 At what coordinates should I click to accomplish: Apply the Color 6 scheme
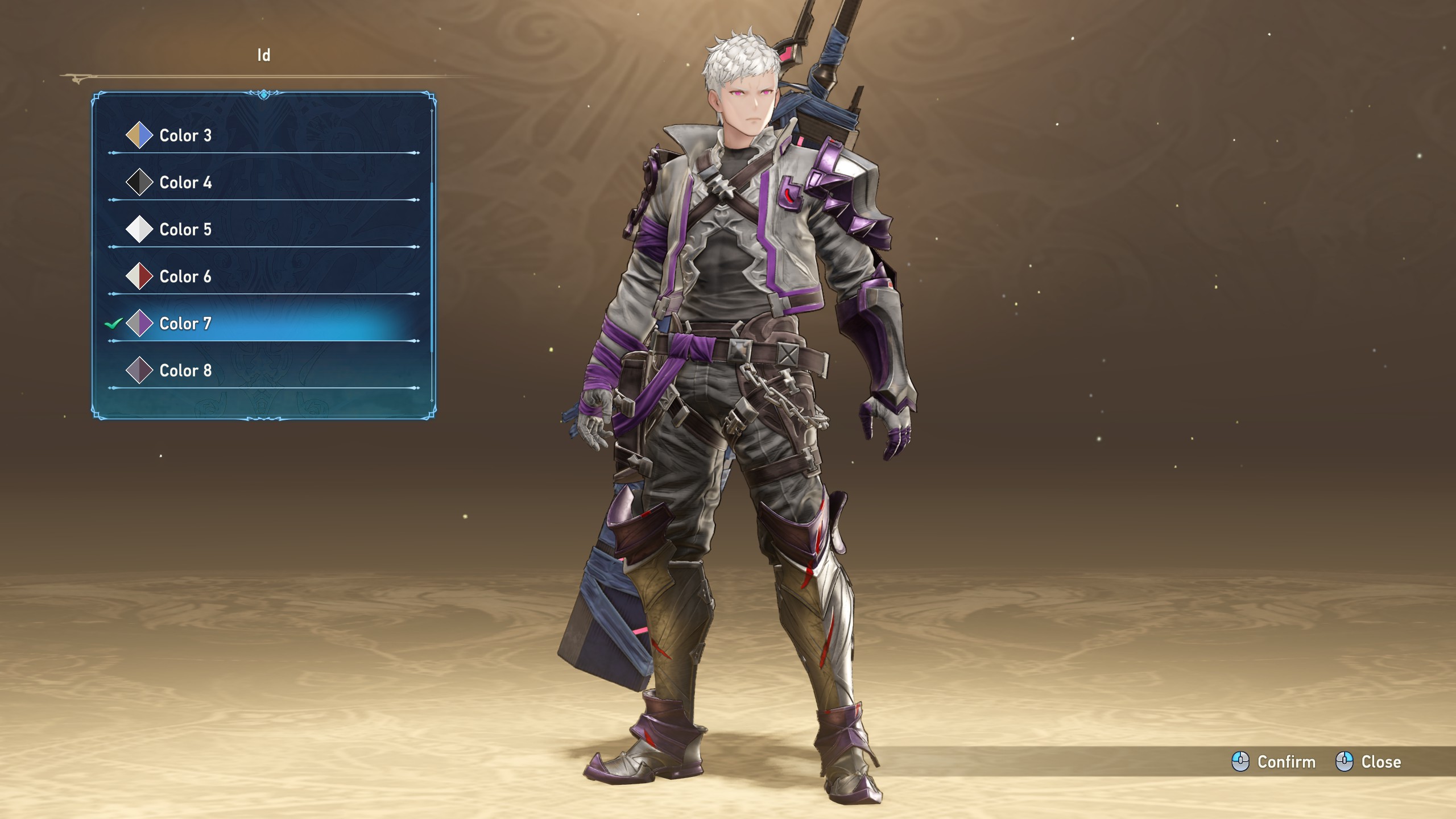tap(185, 277)
